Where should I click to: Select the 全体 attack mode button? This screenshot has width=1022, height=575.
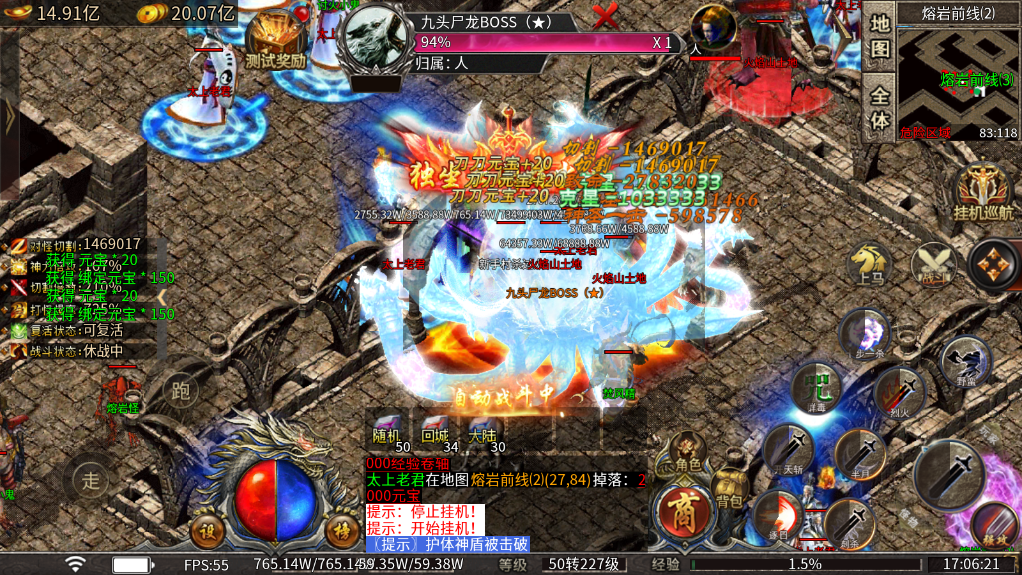tap(879, 107)
